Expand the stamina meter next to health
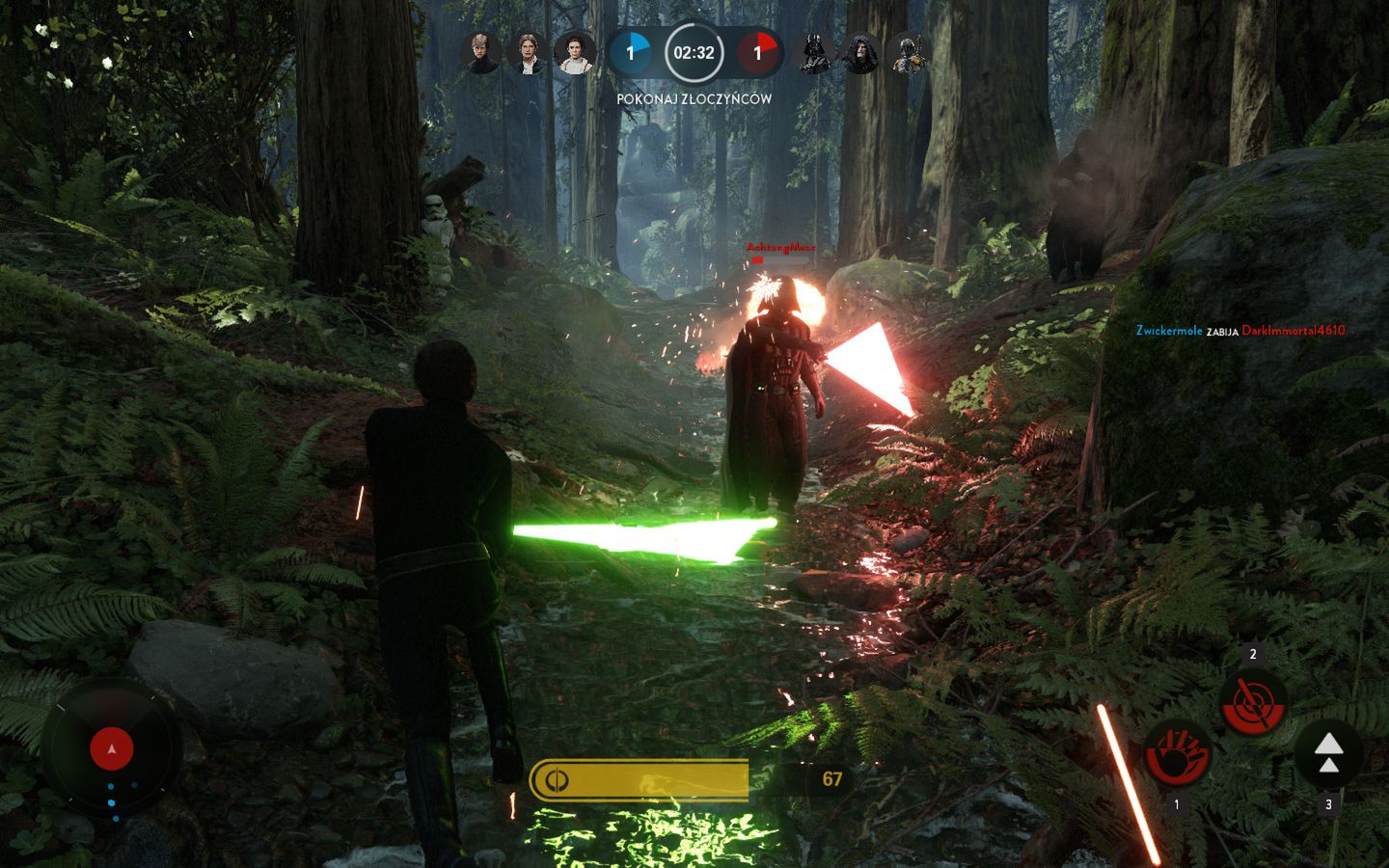1389x868 pixels. pos(556,781)
